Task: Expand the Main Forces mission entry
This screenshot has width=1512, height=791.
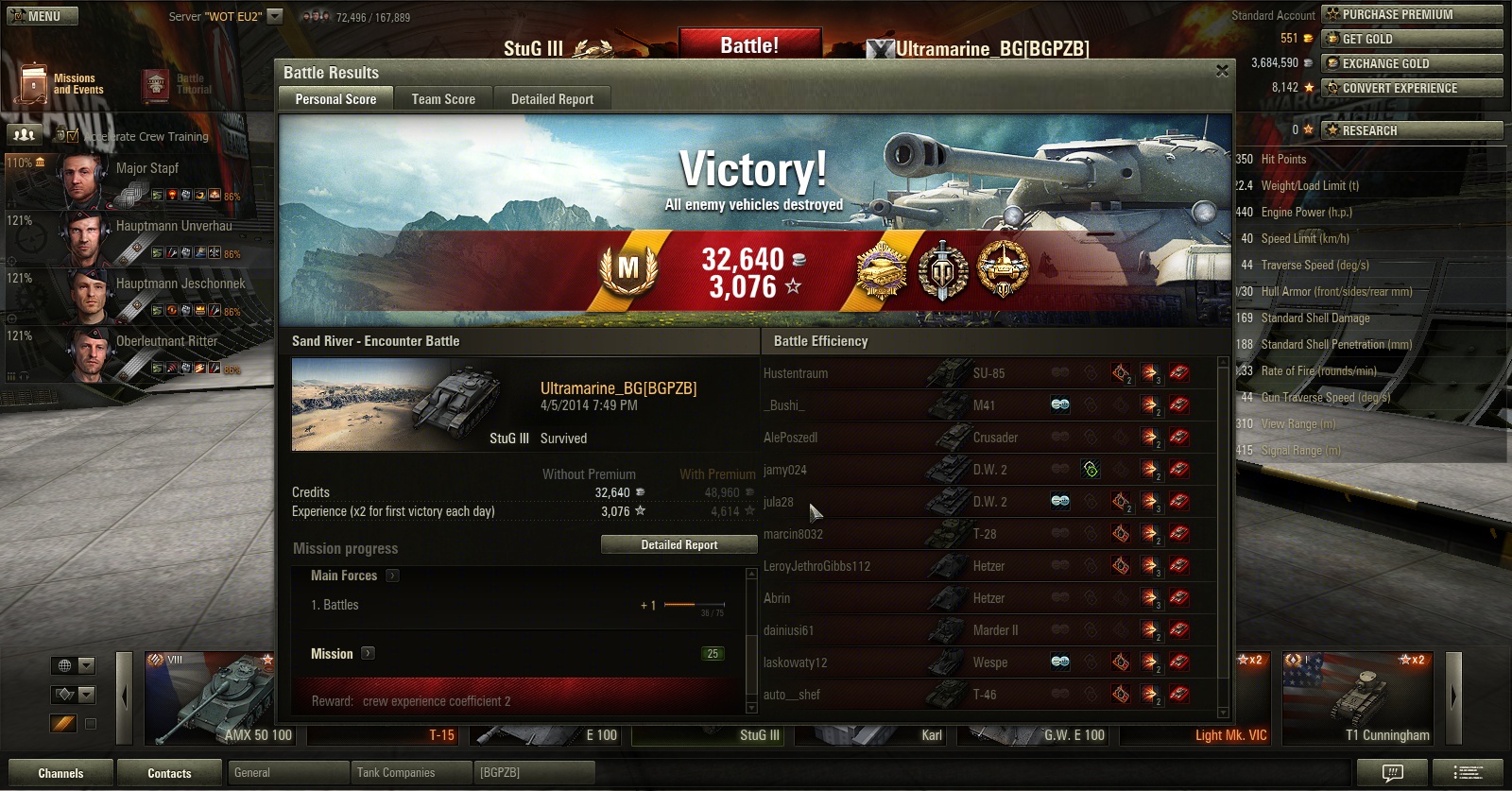Action: click(x=392, y=576)
